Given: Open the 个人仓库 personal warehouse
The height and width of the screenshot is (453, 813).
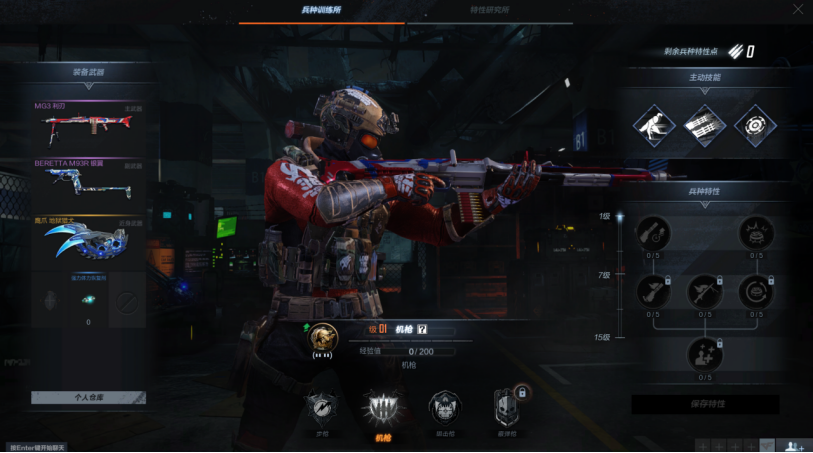Looking at the screenshot, I should pyautogui.click(x=88, y=397).
